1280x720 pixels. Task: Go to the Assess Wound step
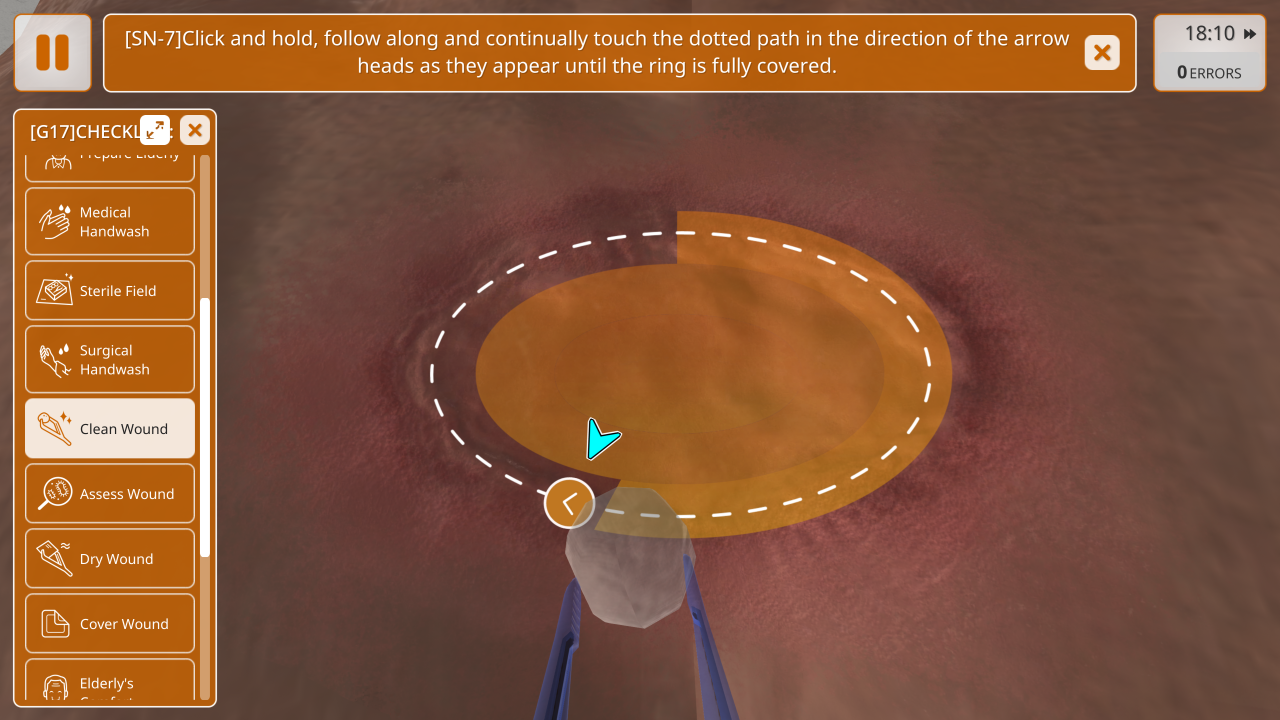click(x=110, y=494)
